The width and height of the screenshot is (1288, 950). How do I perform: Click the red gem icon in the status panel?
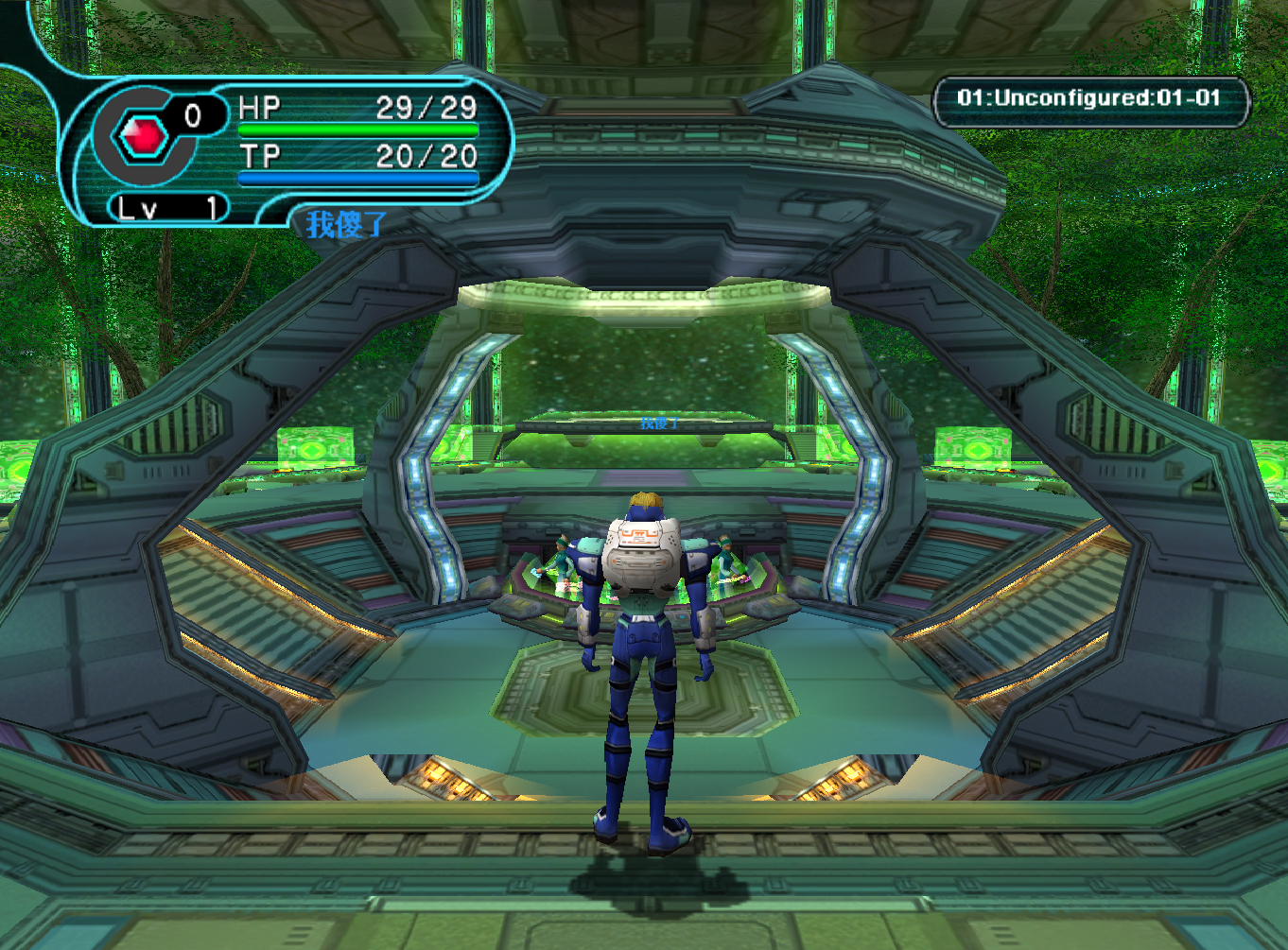(143, 137)
